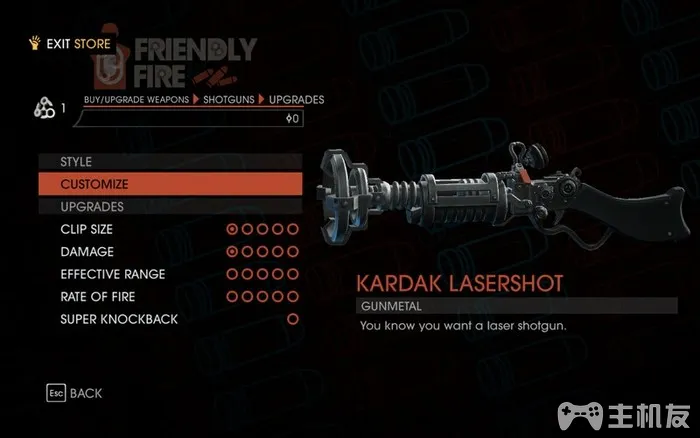Select the Damage upgrade row

[87, 252]
